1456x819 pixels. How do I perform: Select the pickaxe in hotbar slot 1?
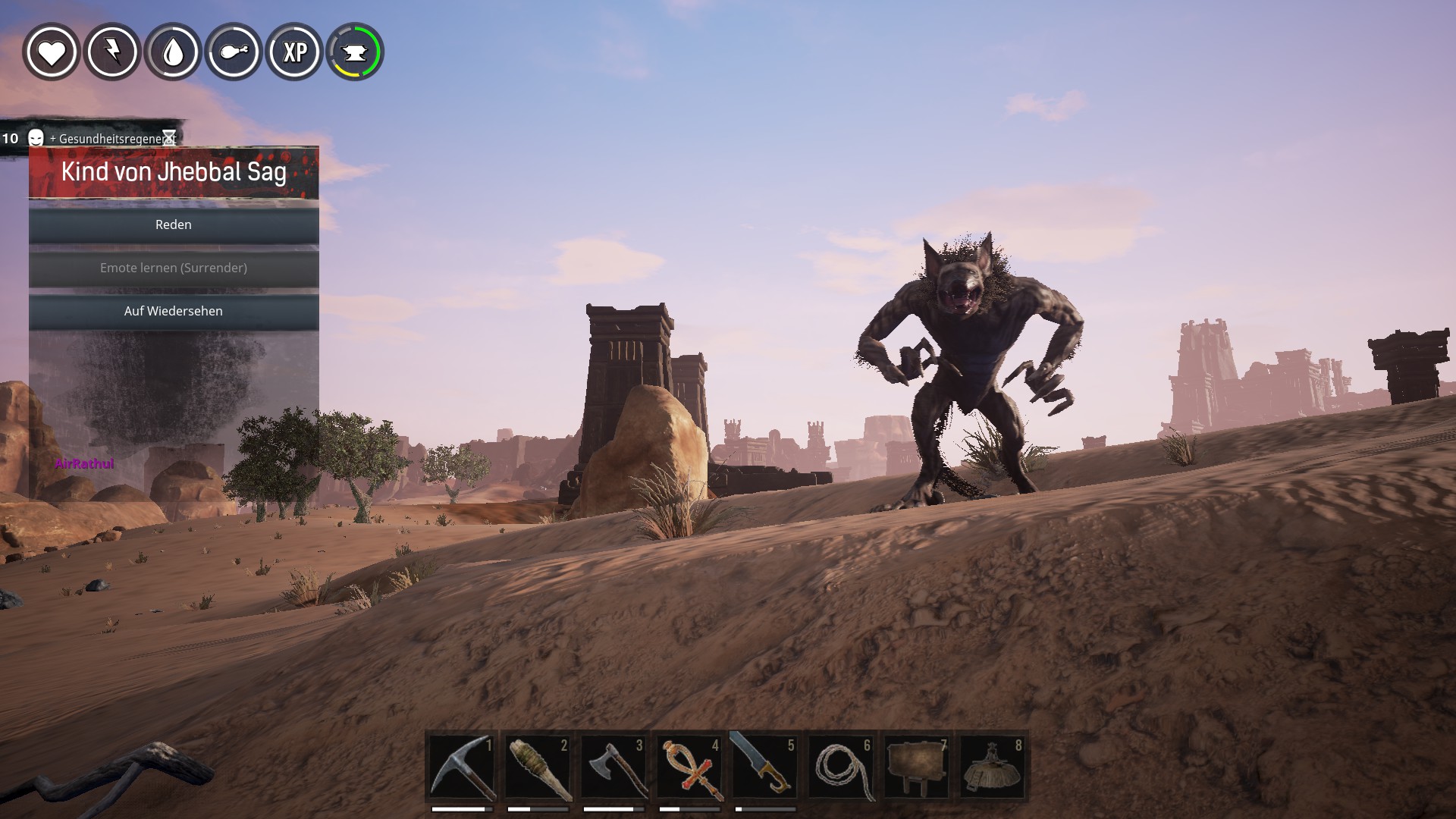click(x=462, y=767)
